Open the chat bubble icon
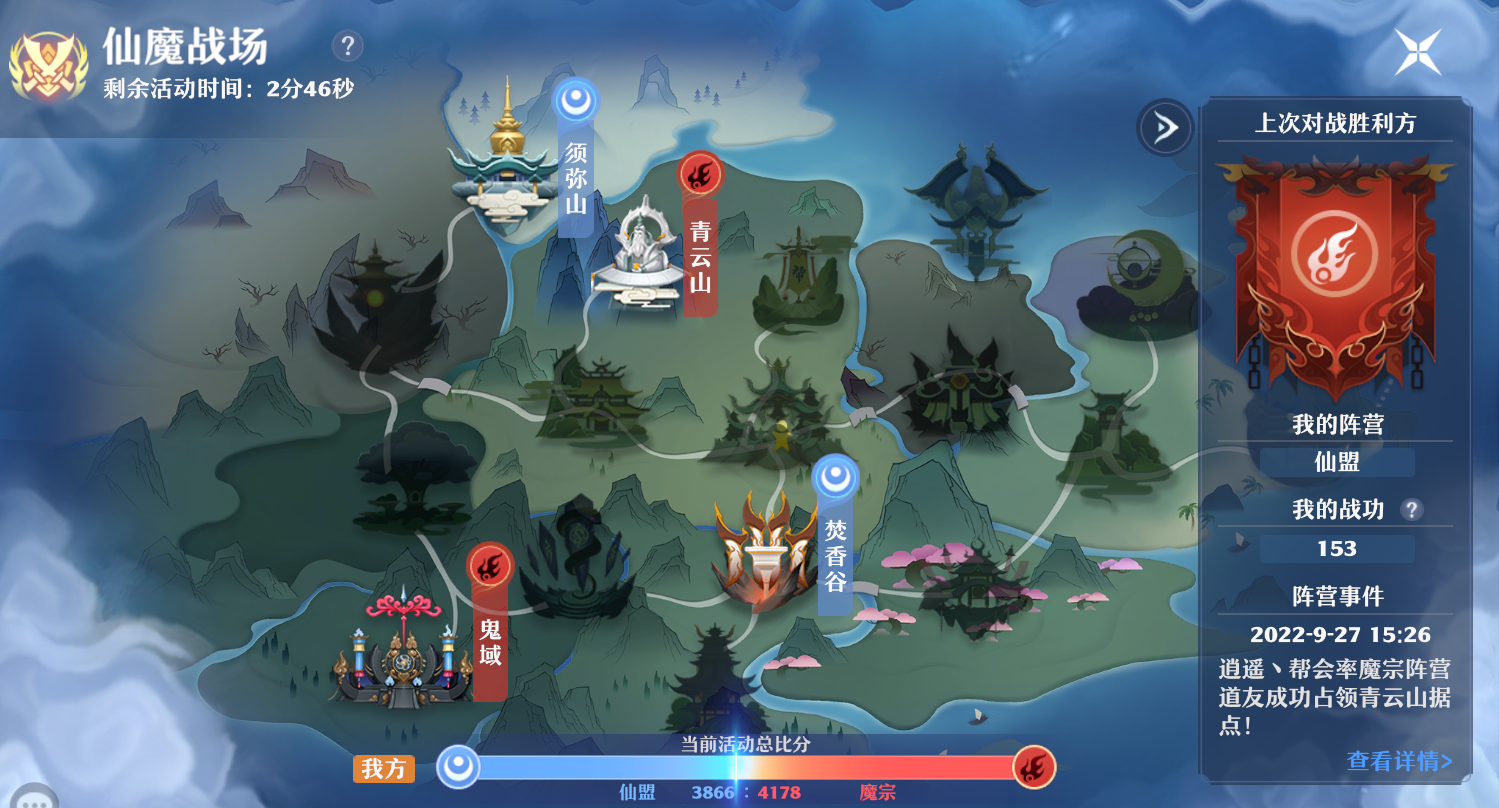This screenshot has height=808, width=1499. point(32,799)
